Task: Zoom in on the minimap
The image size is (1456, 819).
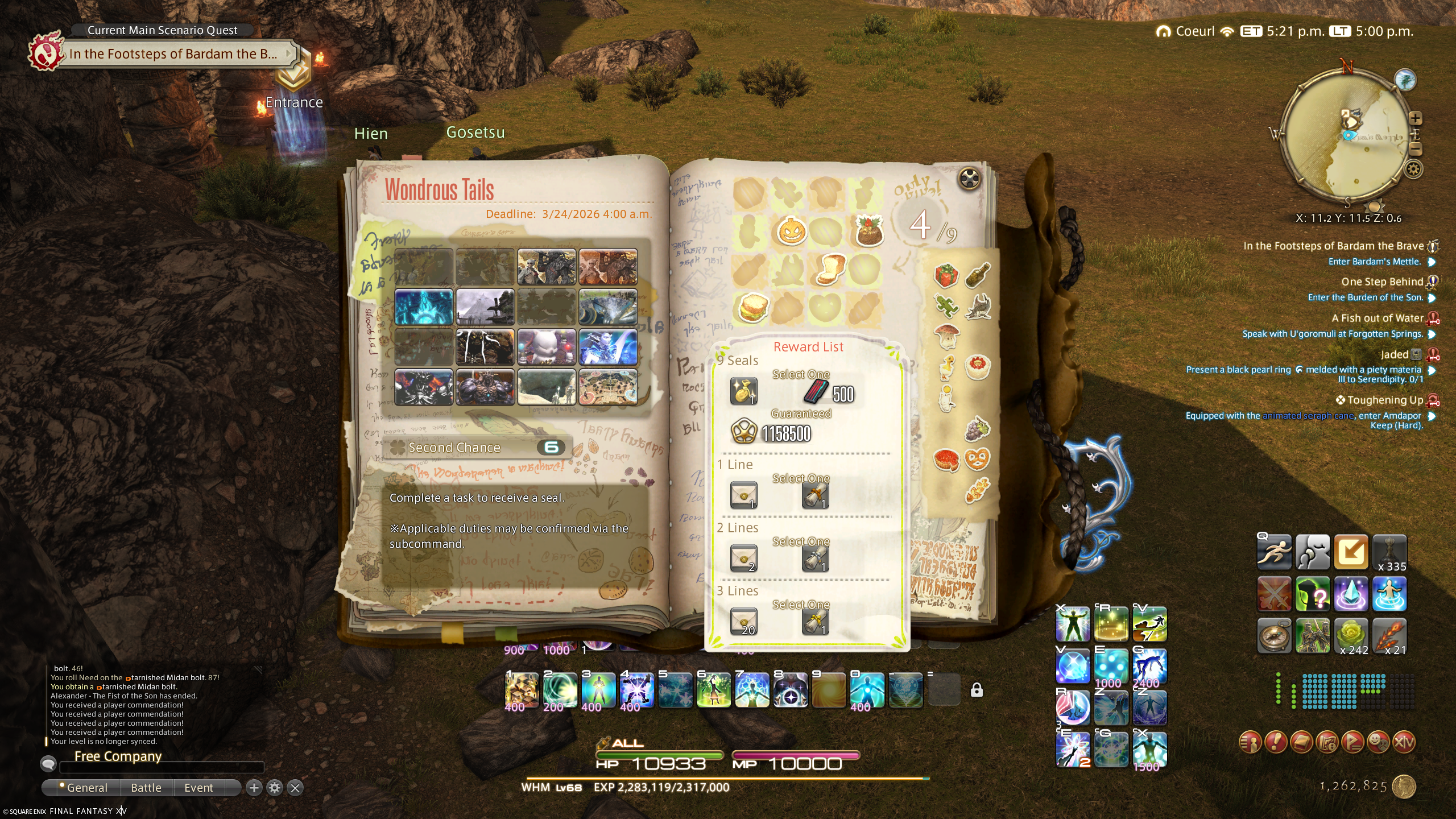Action: click(x=1416, y=118)
